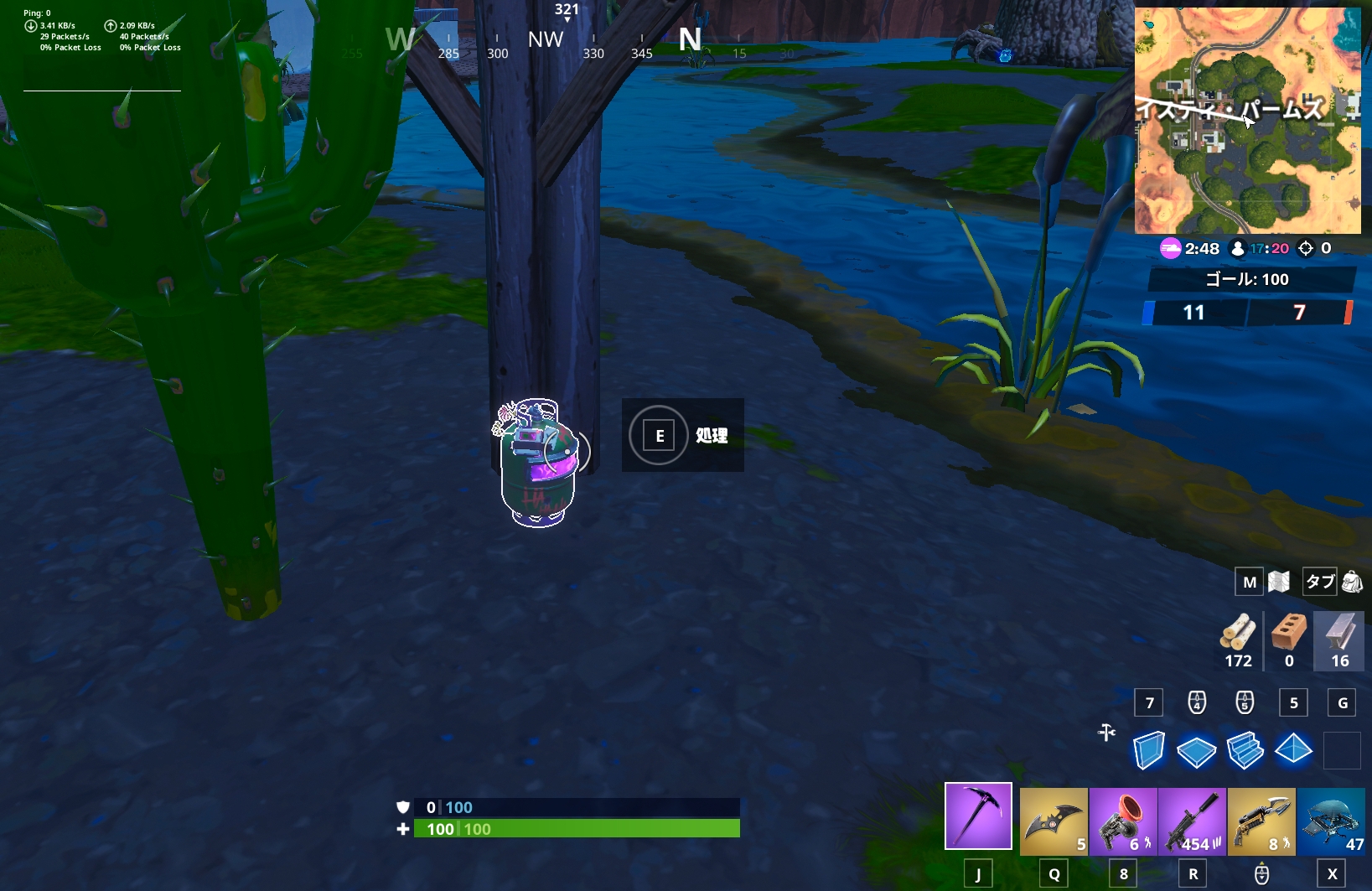Select the wood resource showing 172
Viewport: 1372px width, 891px height.
1237,641
